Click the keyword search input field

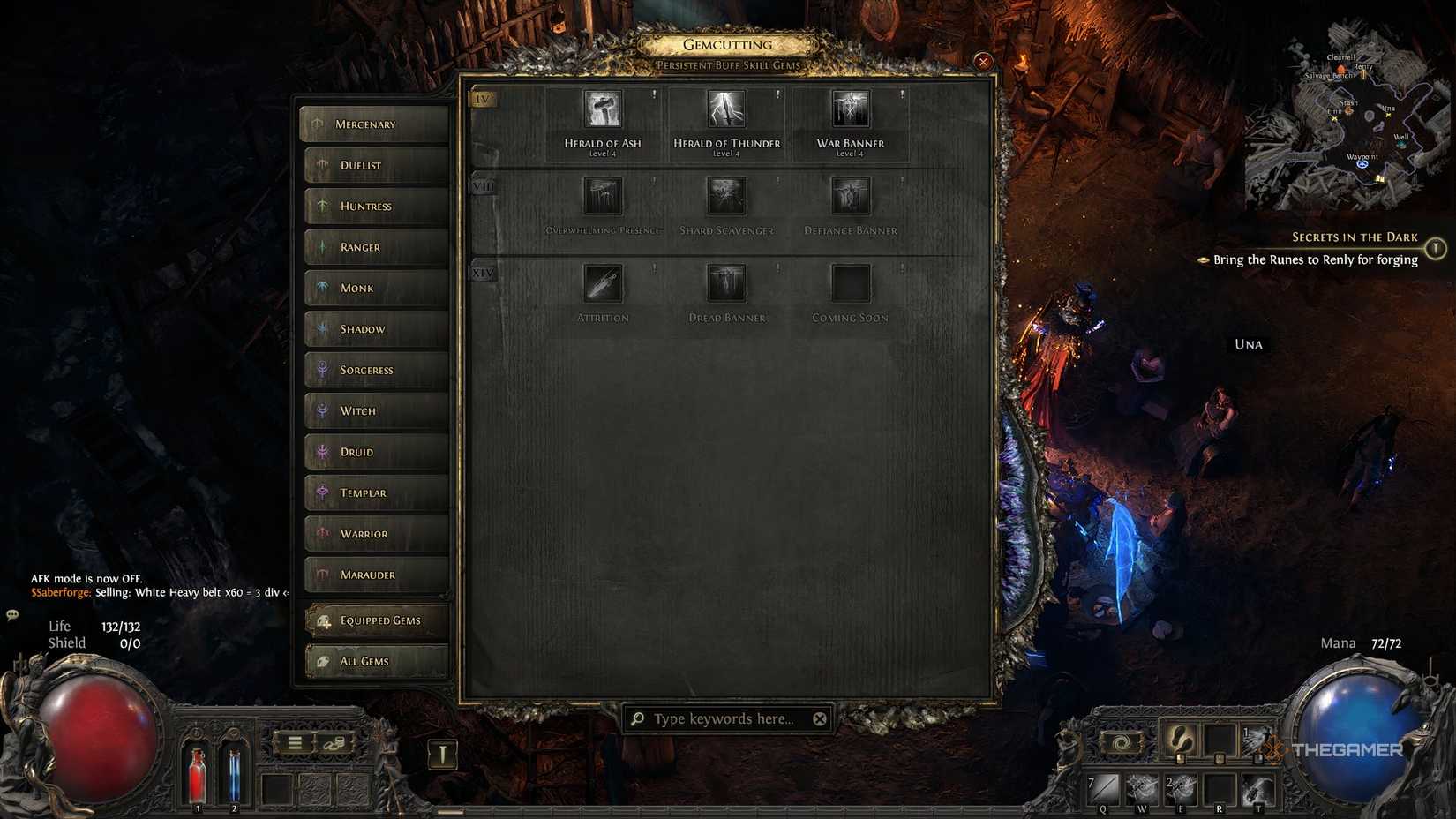(724, 718)
